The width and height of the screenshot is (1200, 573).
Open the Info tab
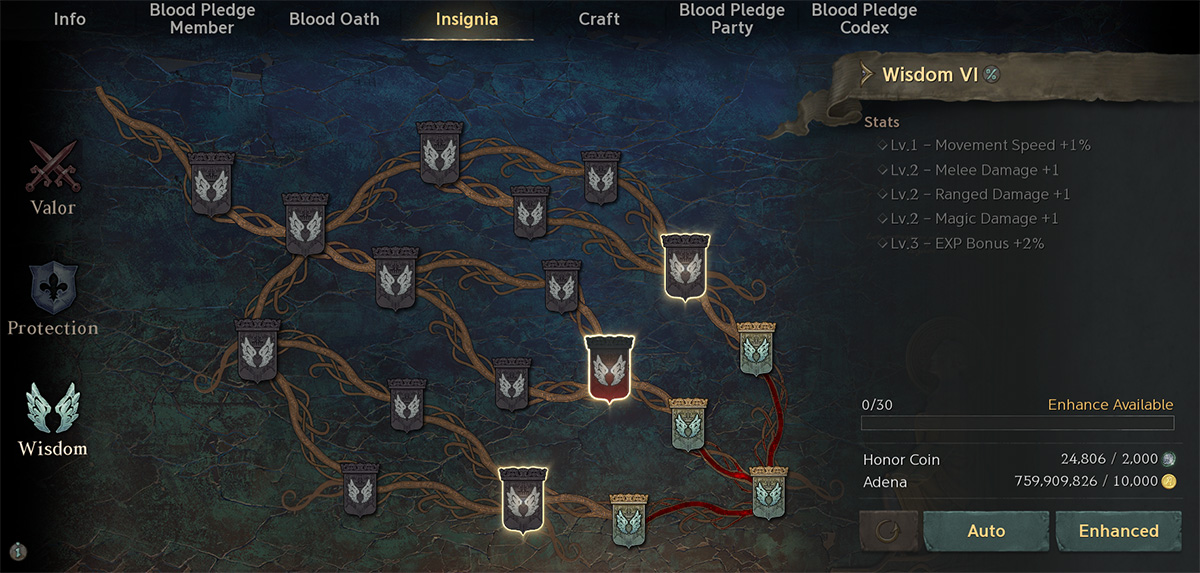69,19
